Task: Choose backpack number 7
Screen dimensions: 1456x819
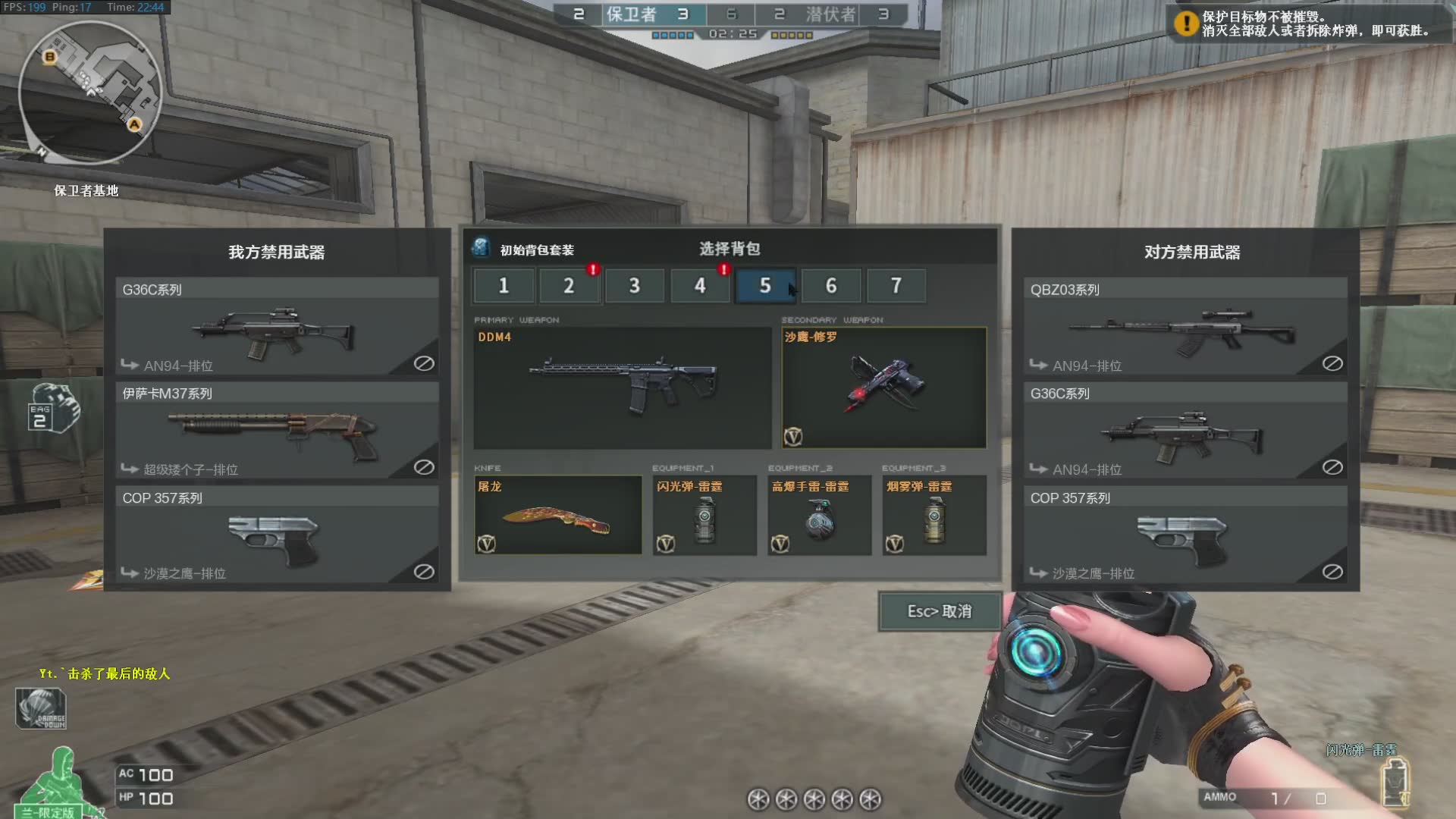Action: [896, 286]
